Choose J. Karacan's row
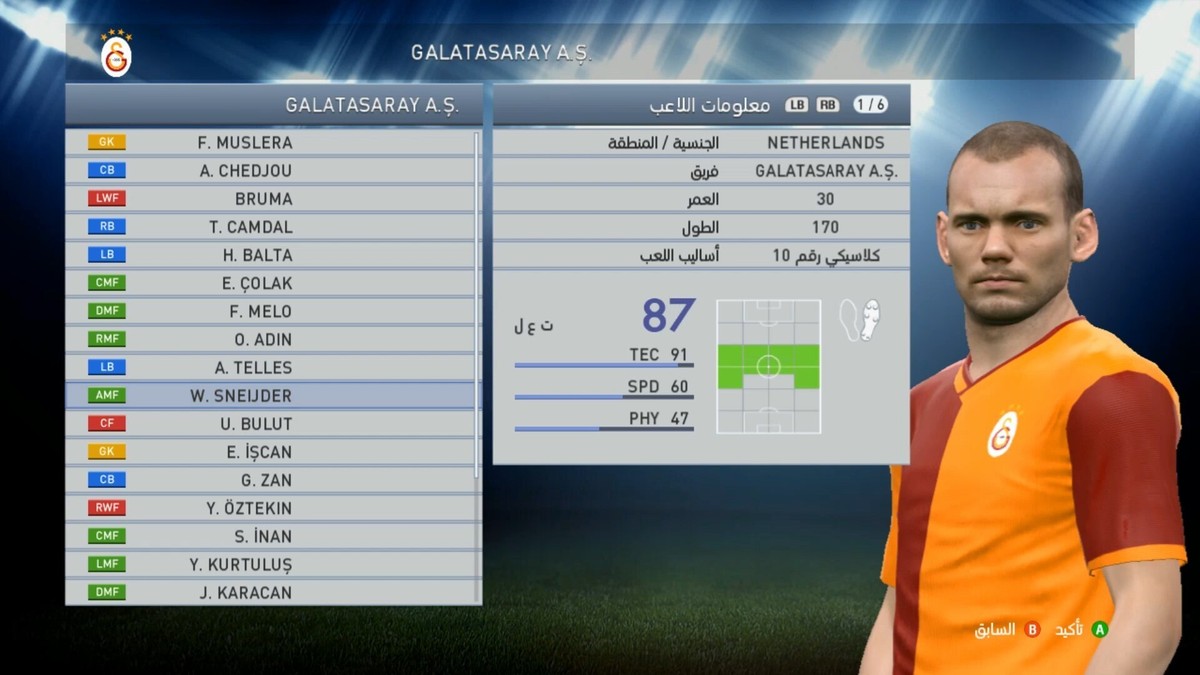 pyautogui.click(x=246, y=592)
